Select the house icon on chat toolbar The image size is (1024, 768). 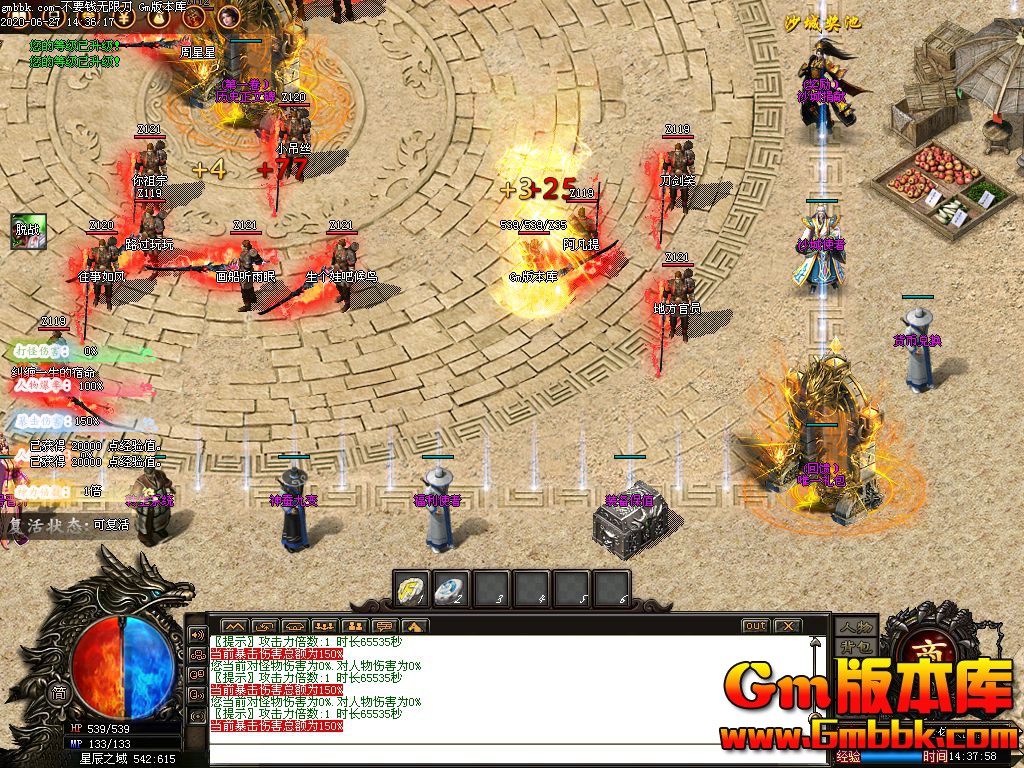[x=415, y=626]
